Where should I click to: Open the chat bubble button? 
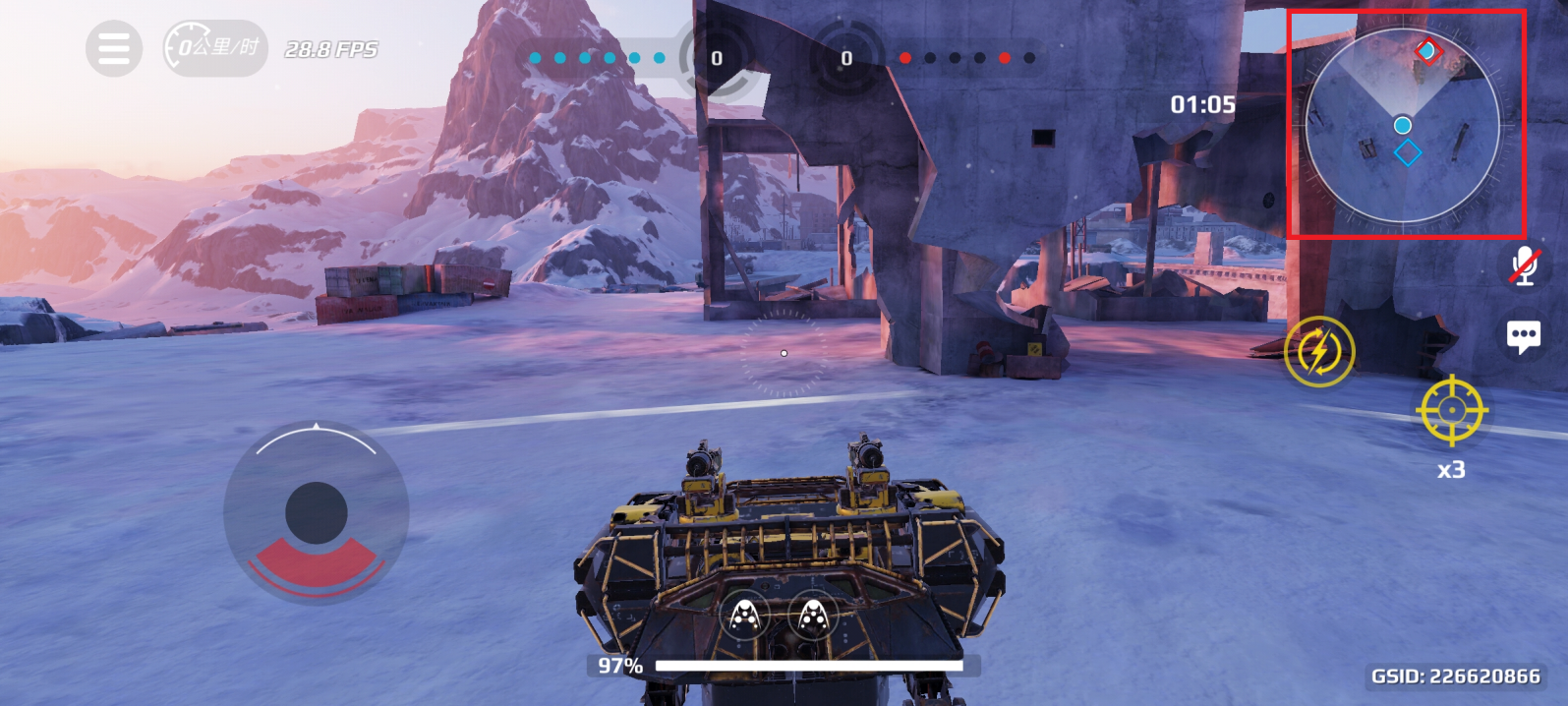(1524, 337)
